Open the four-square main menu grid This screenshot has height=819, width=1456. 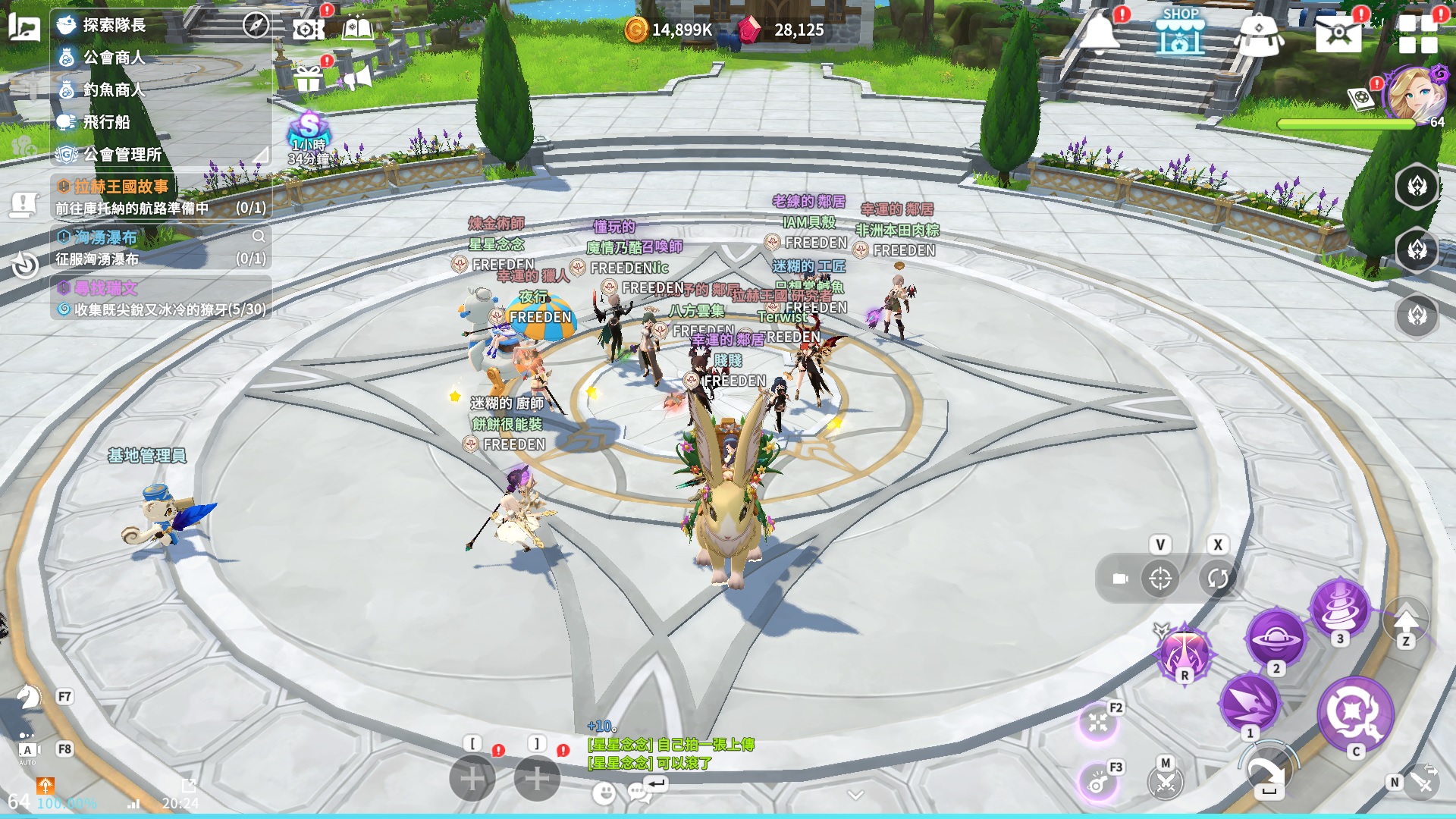pyautogui.click(x=1418, y=34)
